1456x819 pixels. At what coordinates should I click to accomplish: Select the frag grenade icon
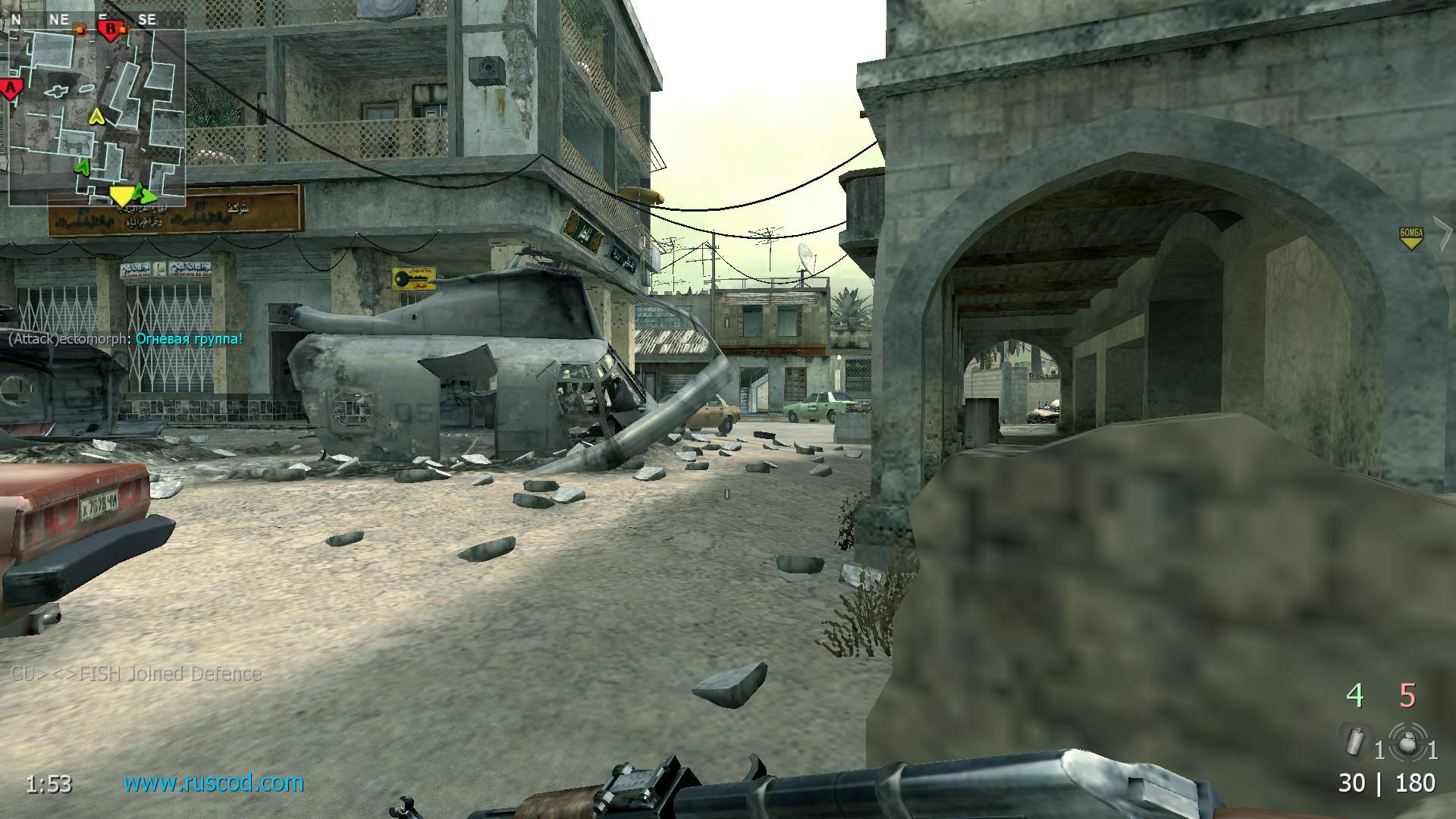click(x=1407, y=741)
